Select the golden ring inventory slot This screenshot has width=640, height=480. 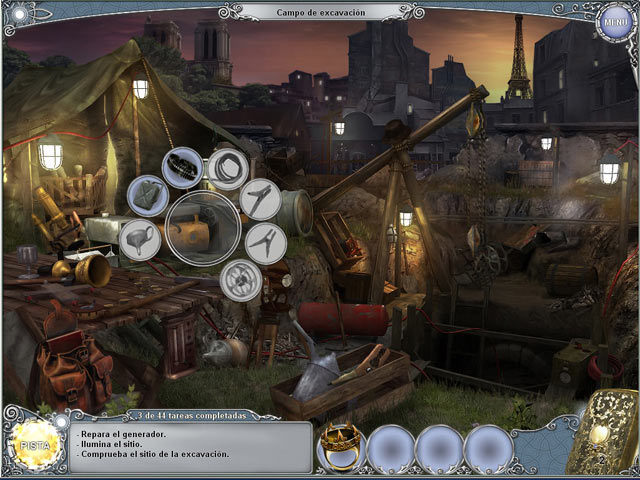click(x=340, y=446)
